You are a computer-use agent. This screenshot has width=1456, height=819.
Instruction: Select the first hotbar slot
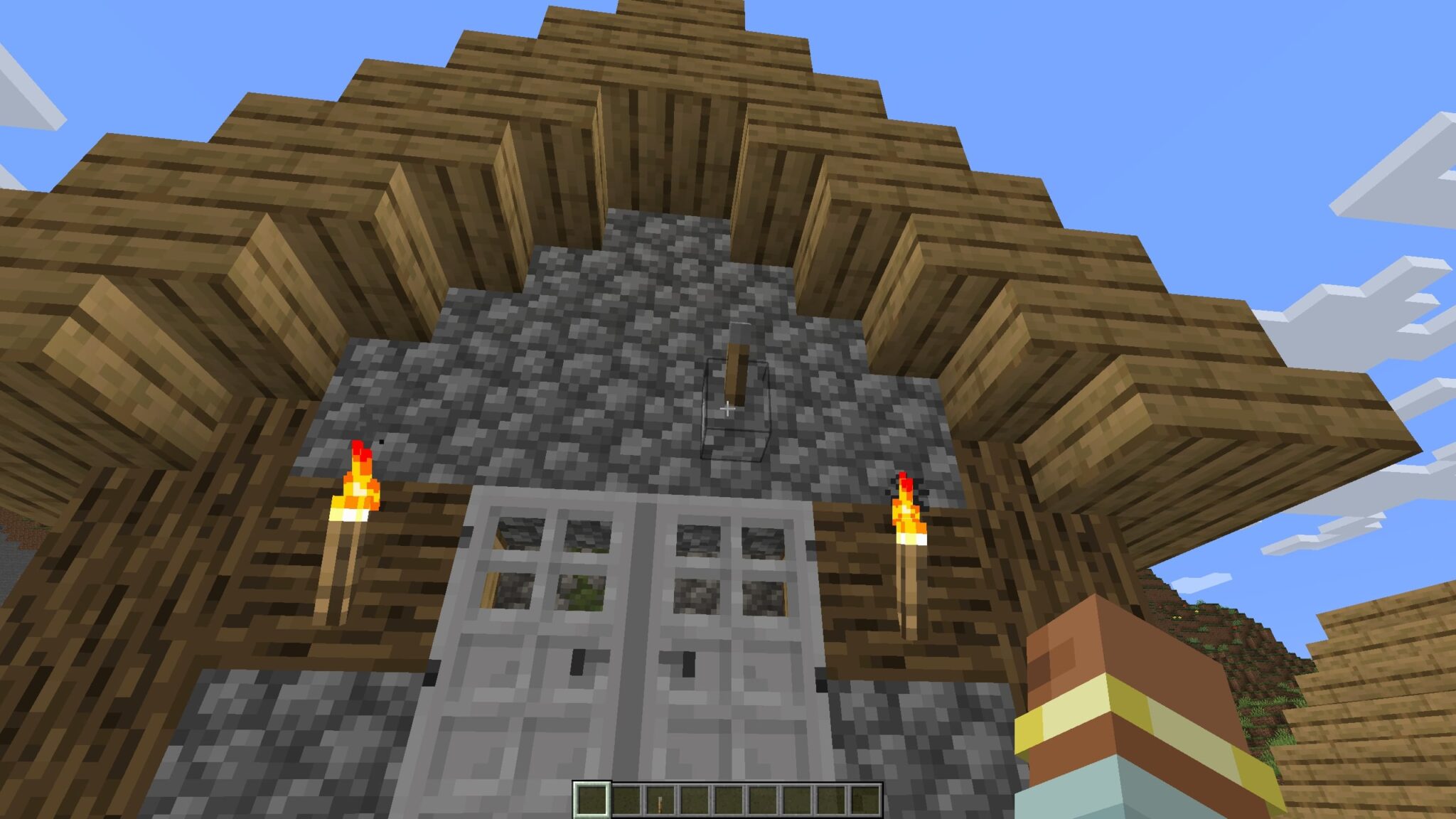click(591, 800)
